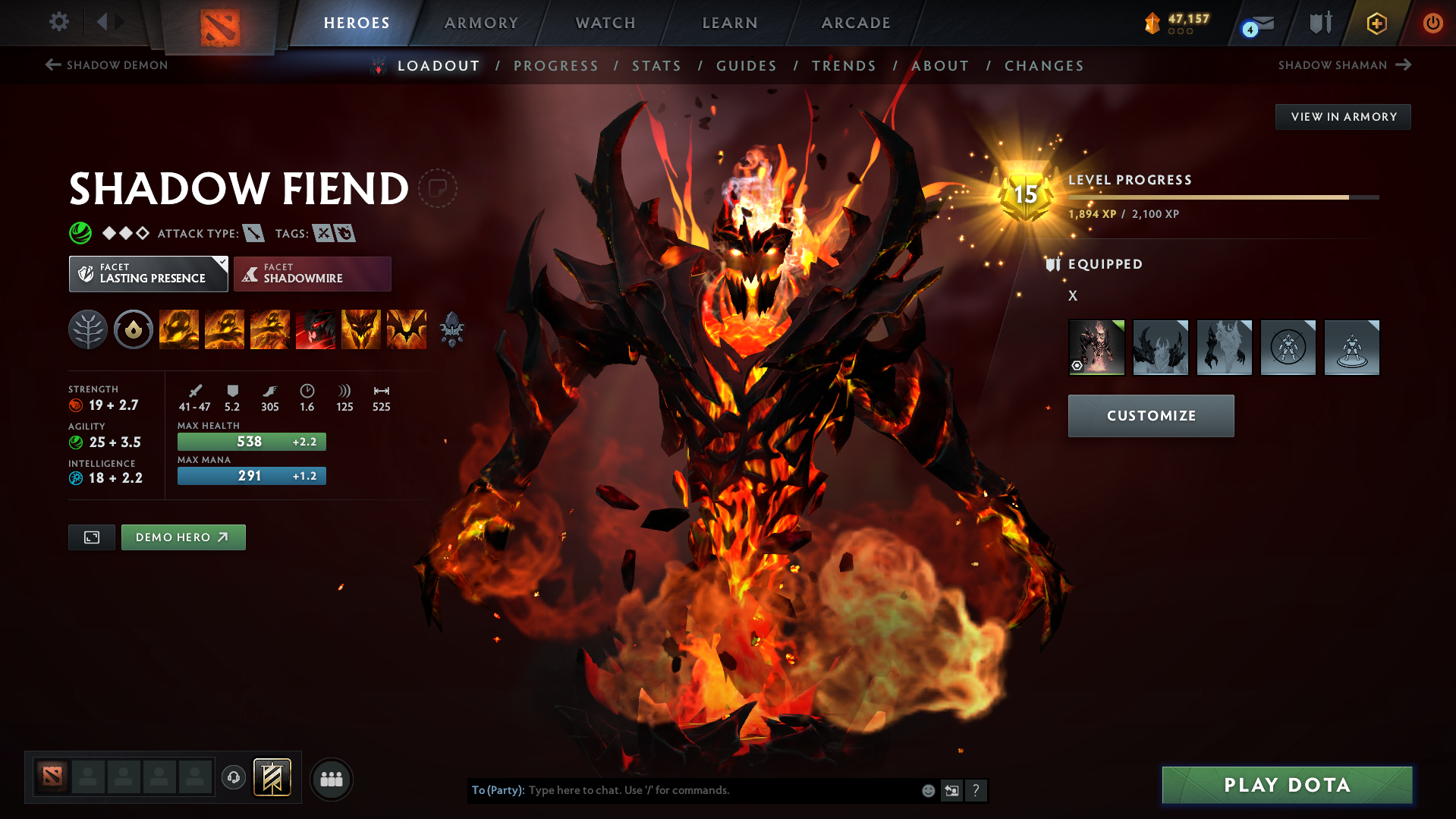Open the Shadow Fiend talent tree icon

click(x=87, y=329)
